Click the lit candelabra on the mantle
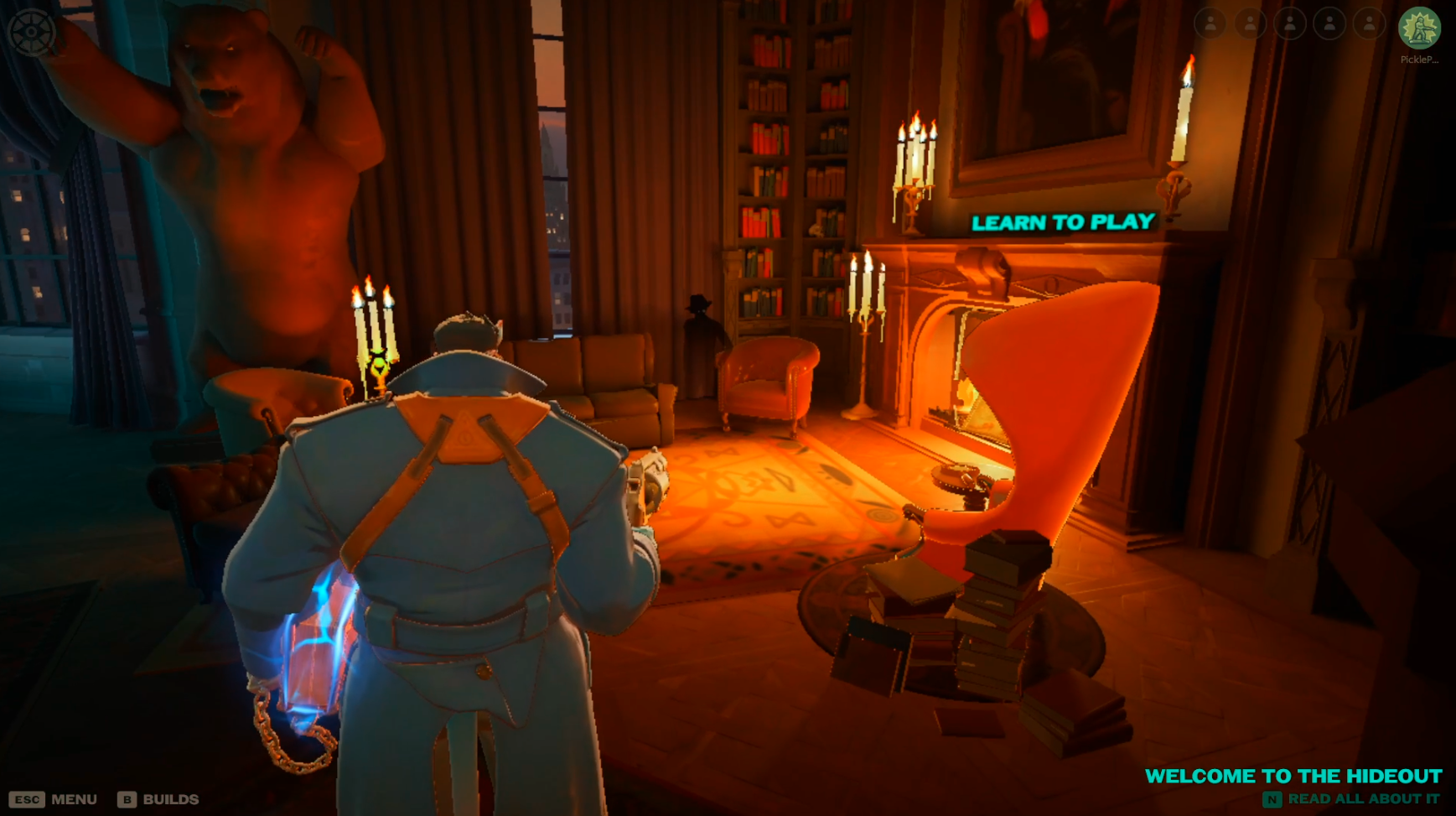Screen dimensions: 1456x816 (914, 168)
